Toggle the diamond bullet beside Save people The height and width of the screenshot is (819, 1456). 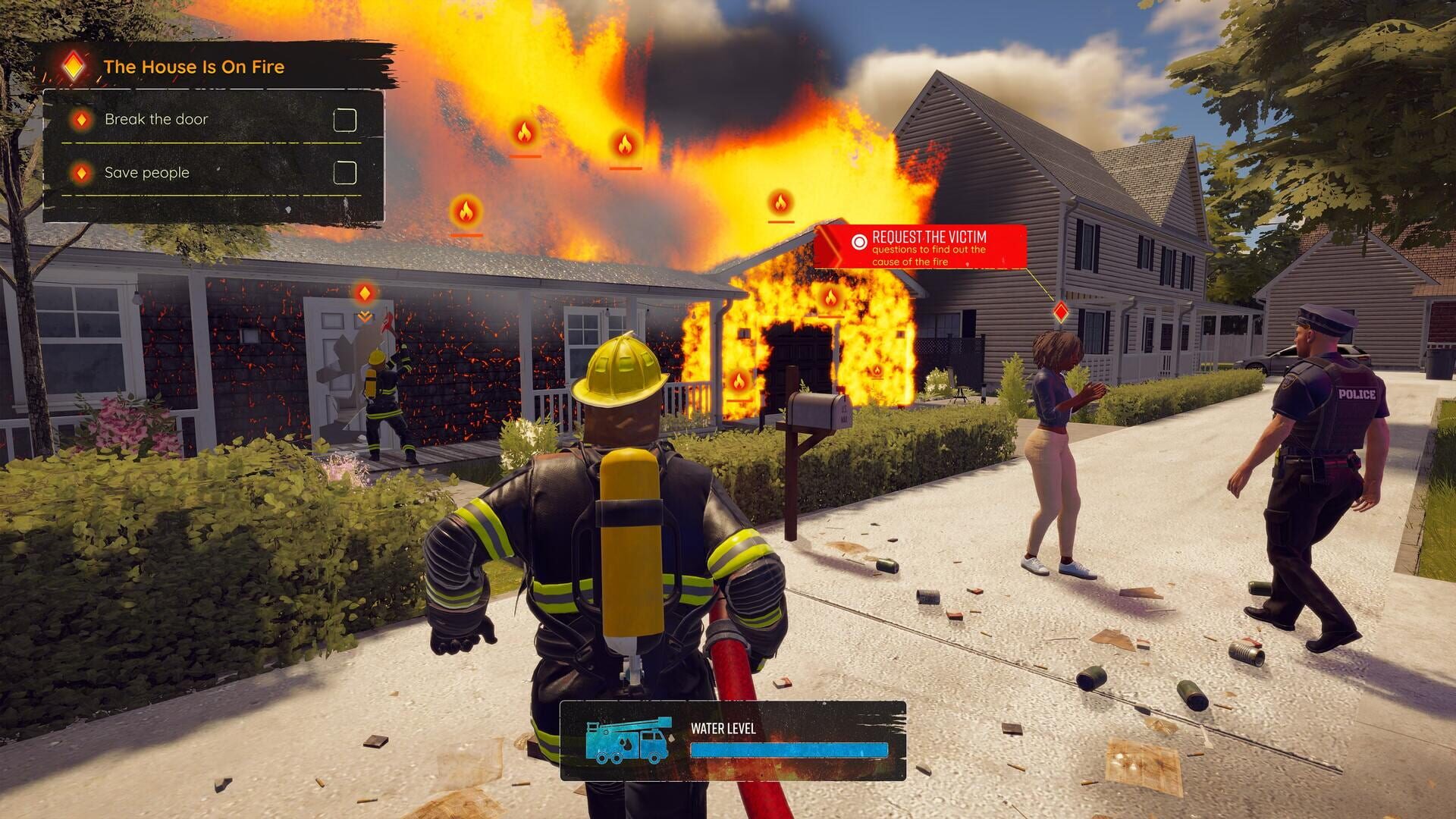point(82,173)
